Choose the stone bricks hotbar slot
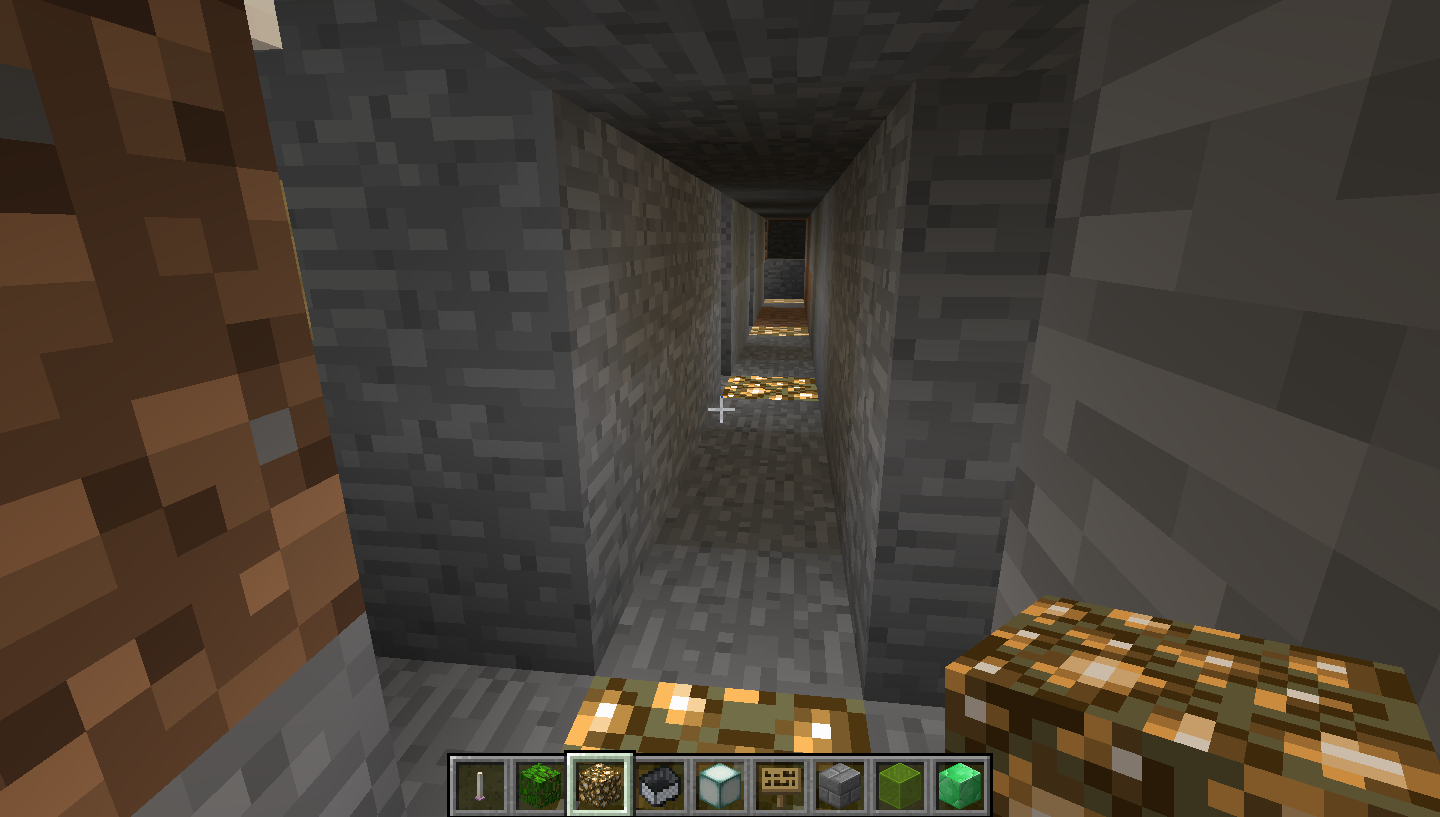The height and width of the screenshot is (817, 1440). [x=840, y=784]
